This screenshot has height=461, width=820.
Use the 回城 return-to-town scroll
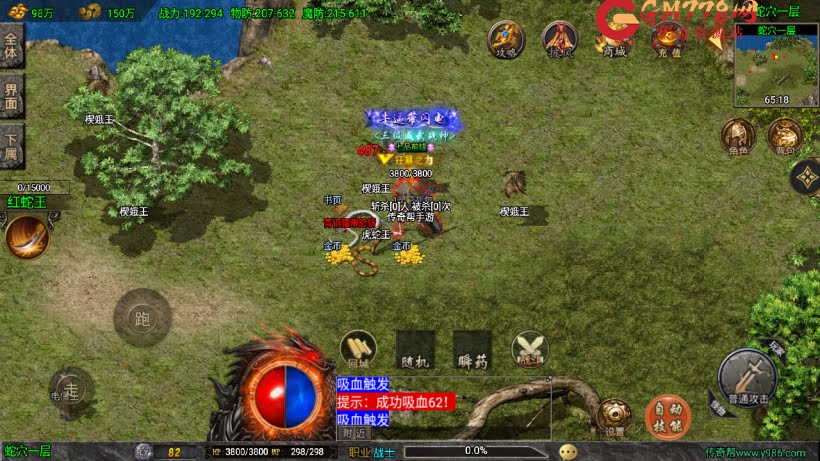tap(358, 348)
